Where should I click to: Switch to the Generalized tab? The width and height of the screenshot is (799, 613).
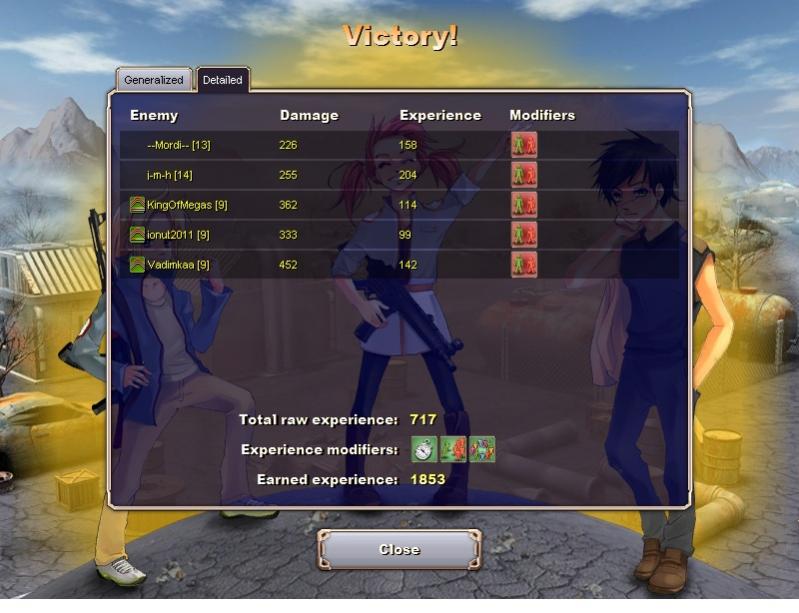coord(154,80)
